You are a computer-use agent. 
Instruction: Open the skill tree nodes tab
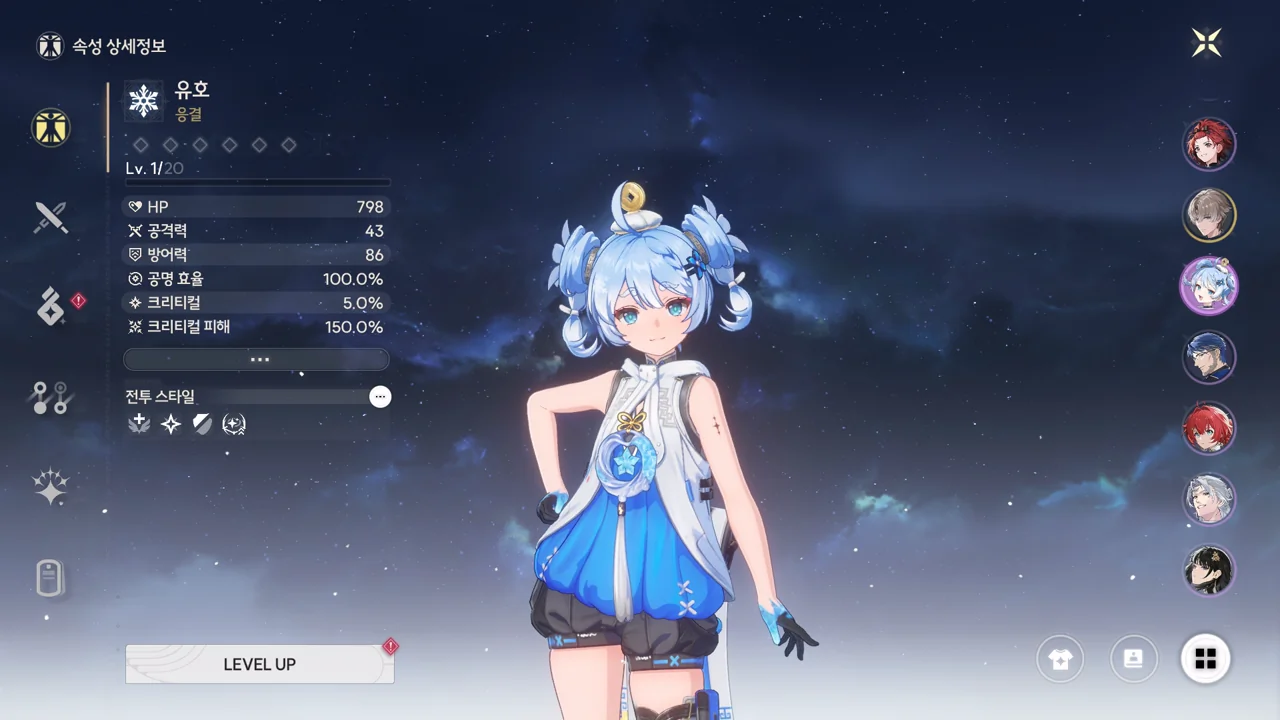coord(50,398)
